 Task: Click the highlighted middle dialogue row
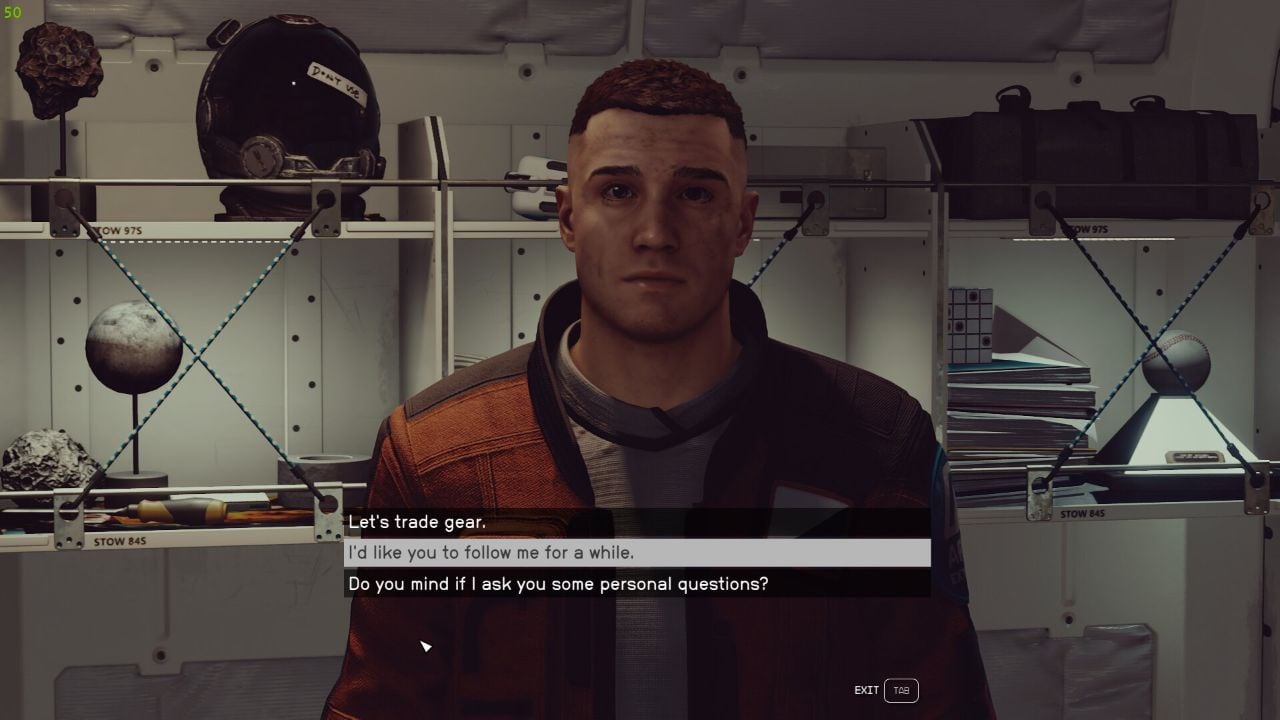(x=640, y=552)
